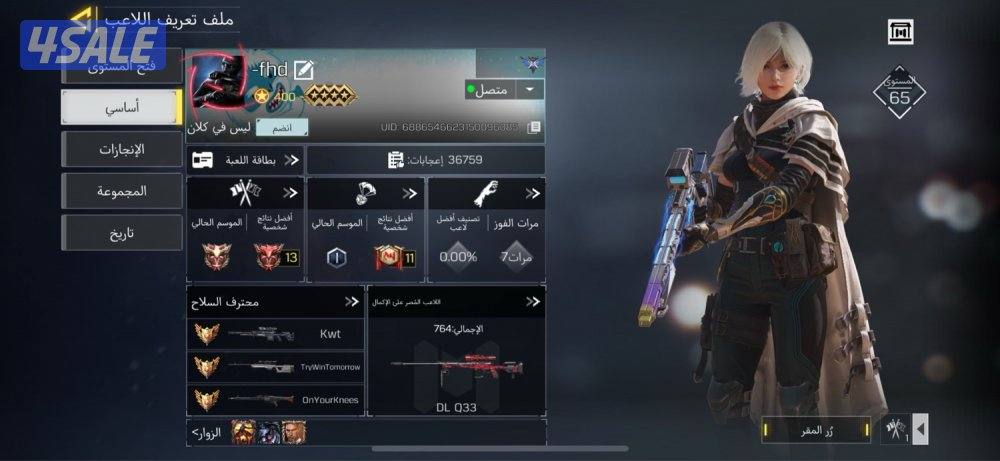Screen dimensions: 1000x461
Task: Select the المجموعة tab
Action: point(121,191)
